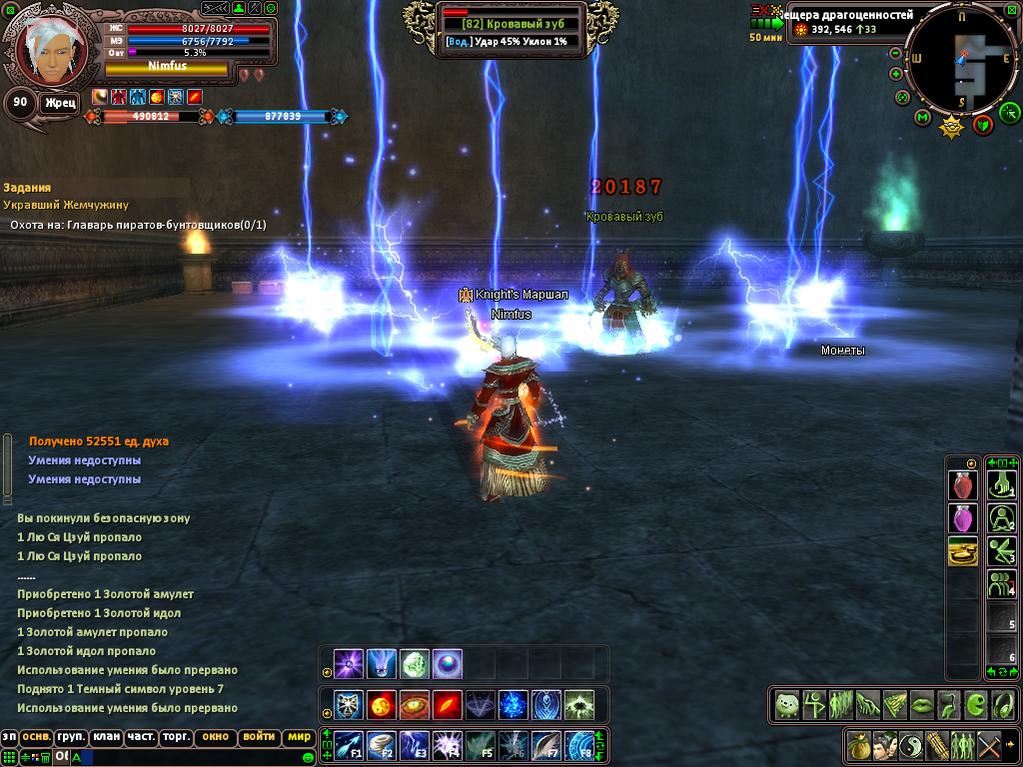Viewport: 1023px width, 767px height.
Task: Open the 'груп.' chat tab
Action: click(x=70, y=737)
